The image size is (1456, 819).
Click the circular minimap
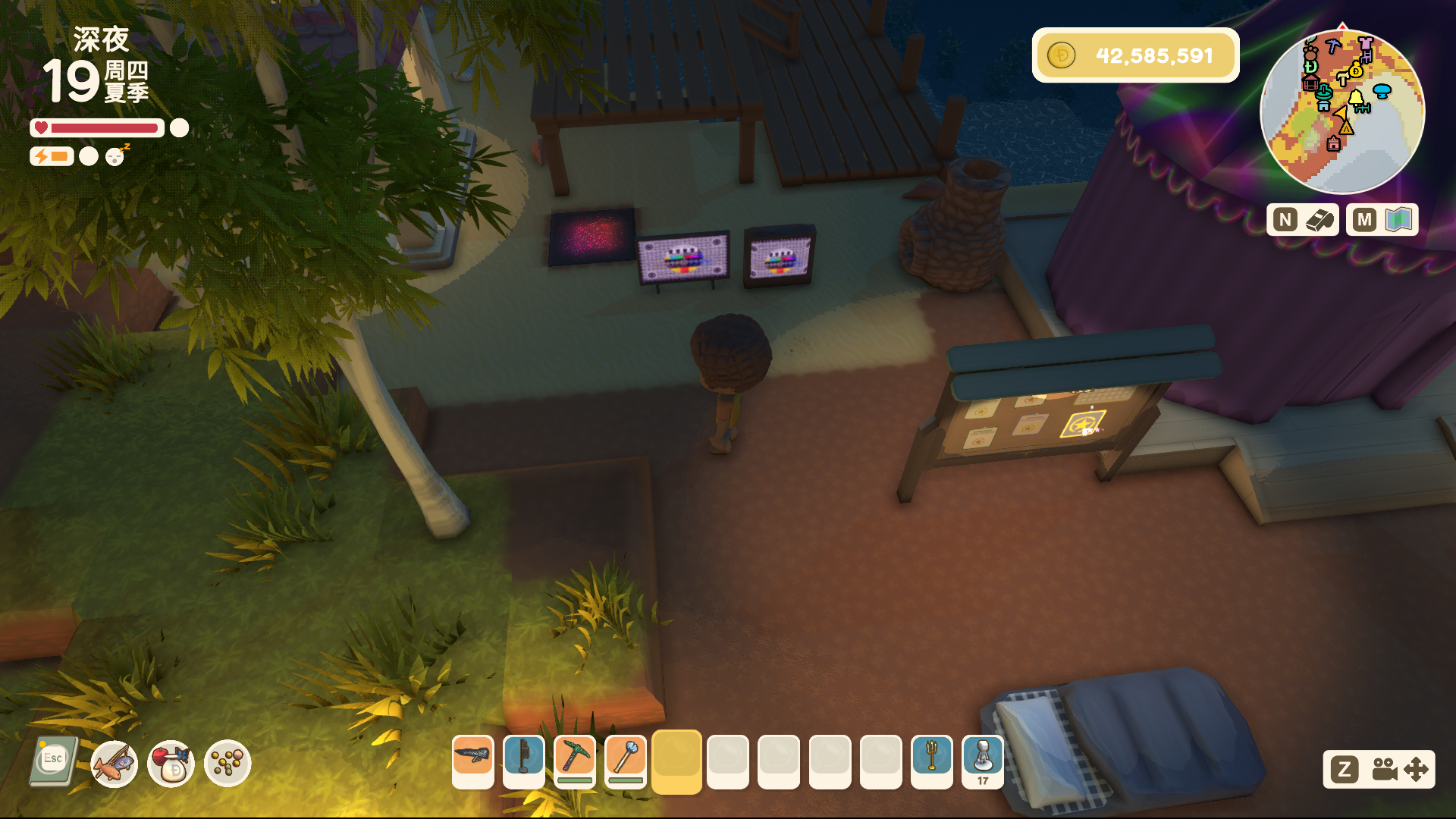point(1341,112)
